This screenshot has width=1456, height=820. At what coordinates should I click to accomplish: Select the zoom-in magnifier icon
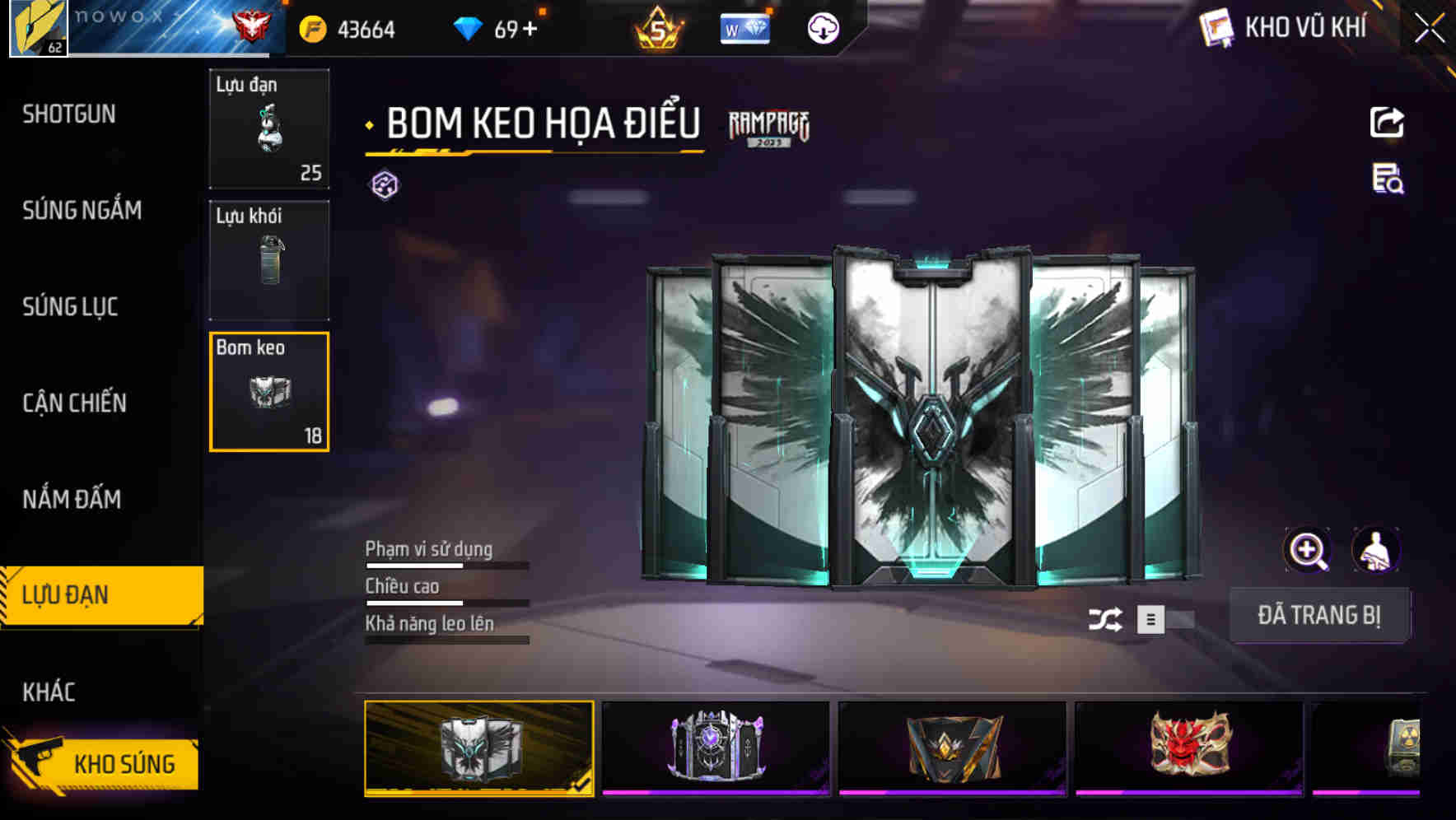[1308, 550]
